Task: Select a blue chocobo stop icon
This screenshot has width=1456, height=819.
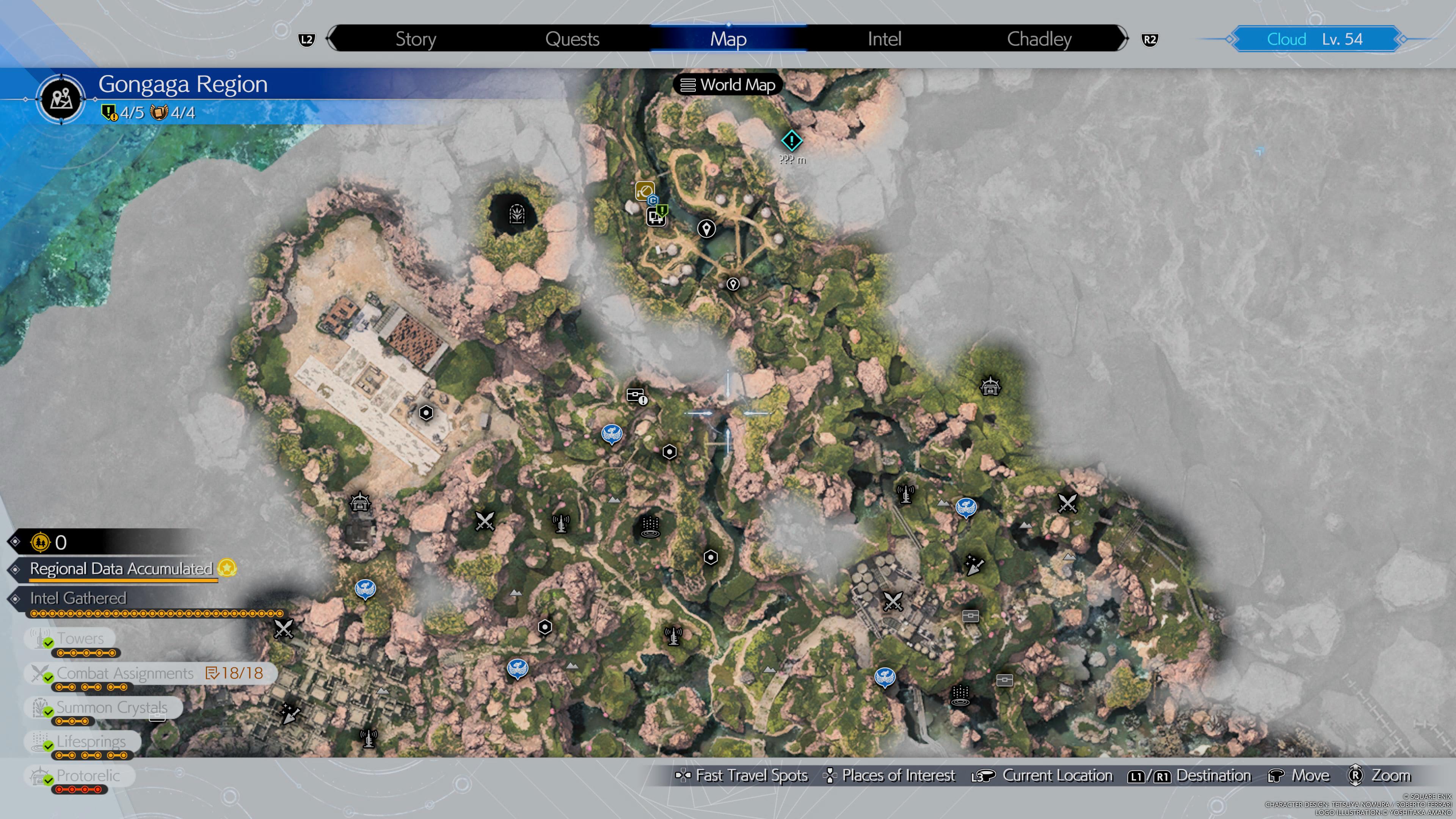Action: coord(612,434)
